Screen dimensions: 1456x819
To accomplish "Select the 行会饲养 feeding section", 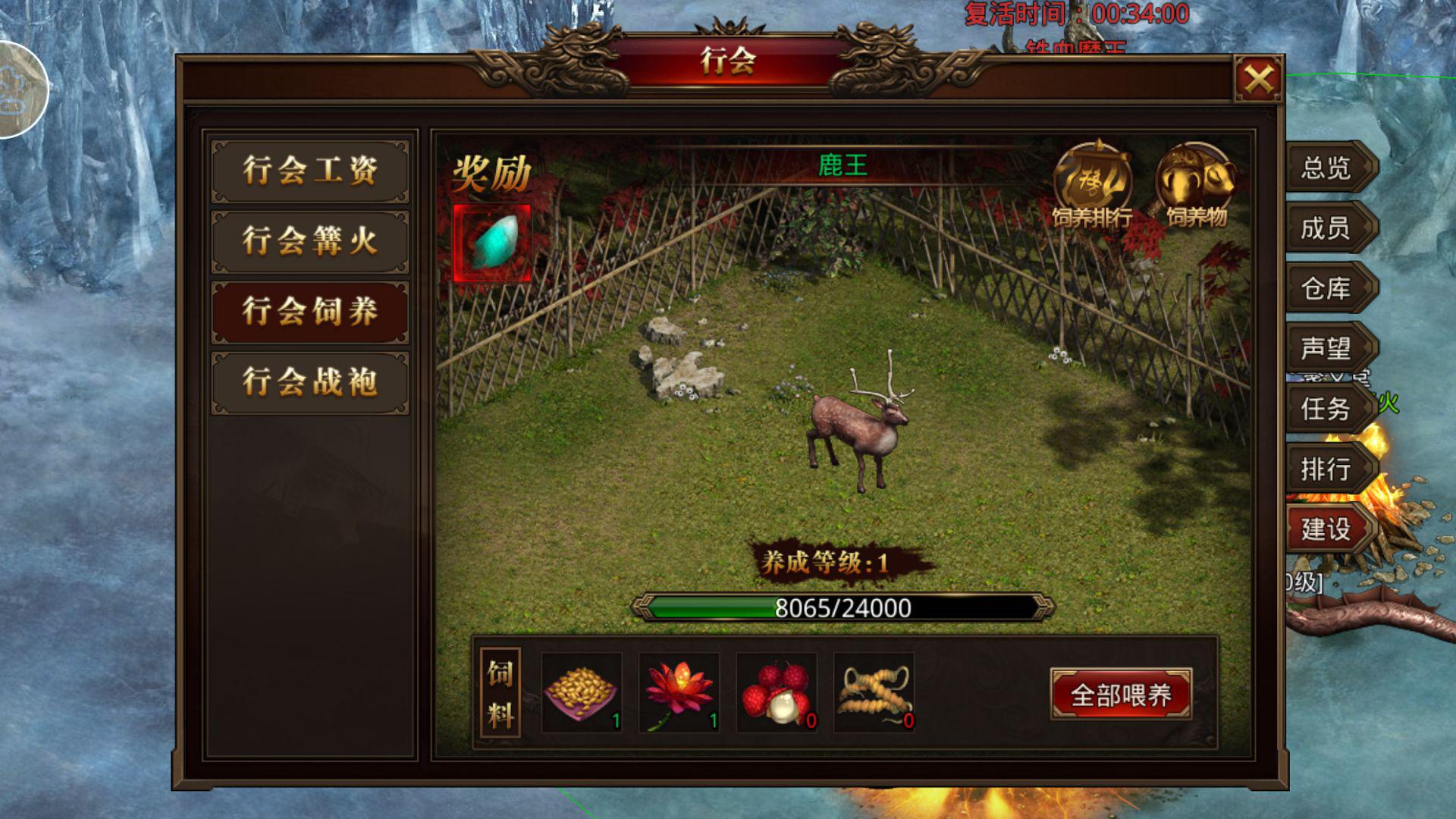I will tap(310, 312).
